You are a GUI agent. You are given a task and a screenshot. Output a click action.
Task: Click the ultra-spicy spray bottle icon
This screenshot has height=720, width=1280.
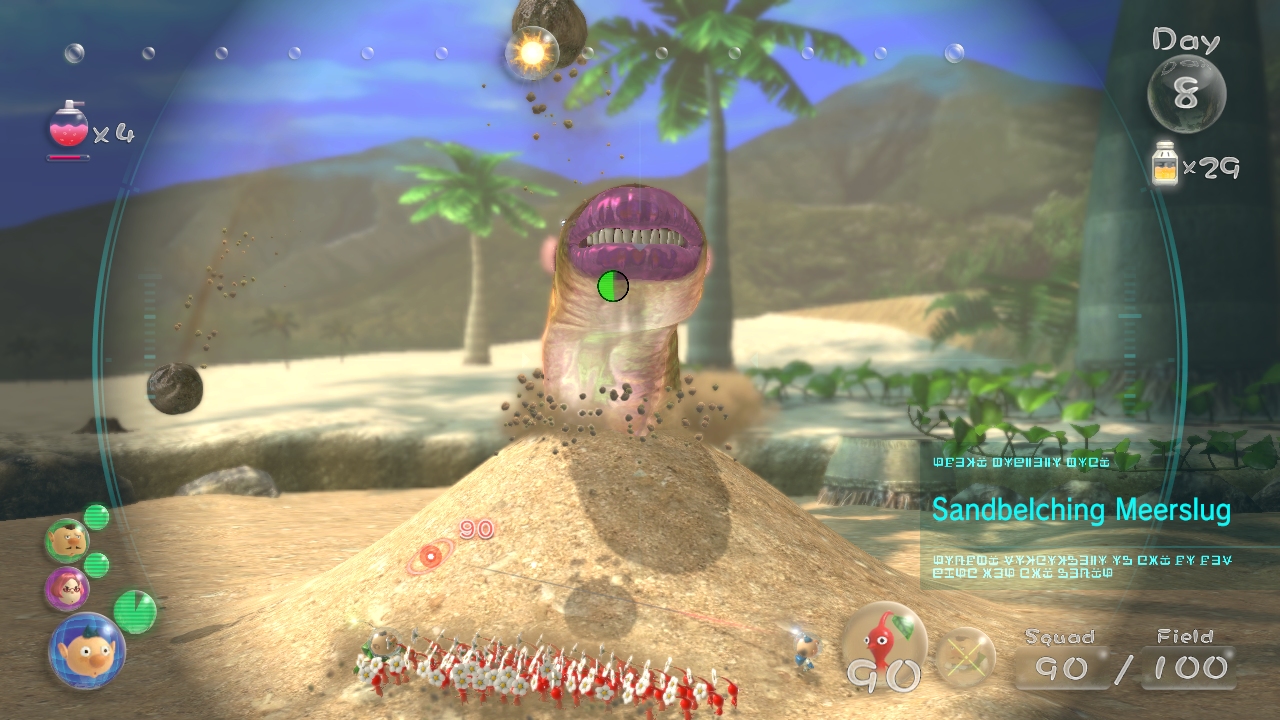click(x=68, y=127)
